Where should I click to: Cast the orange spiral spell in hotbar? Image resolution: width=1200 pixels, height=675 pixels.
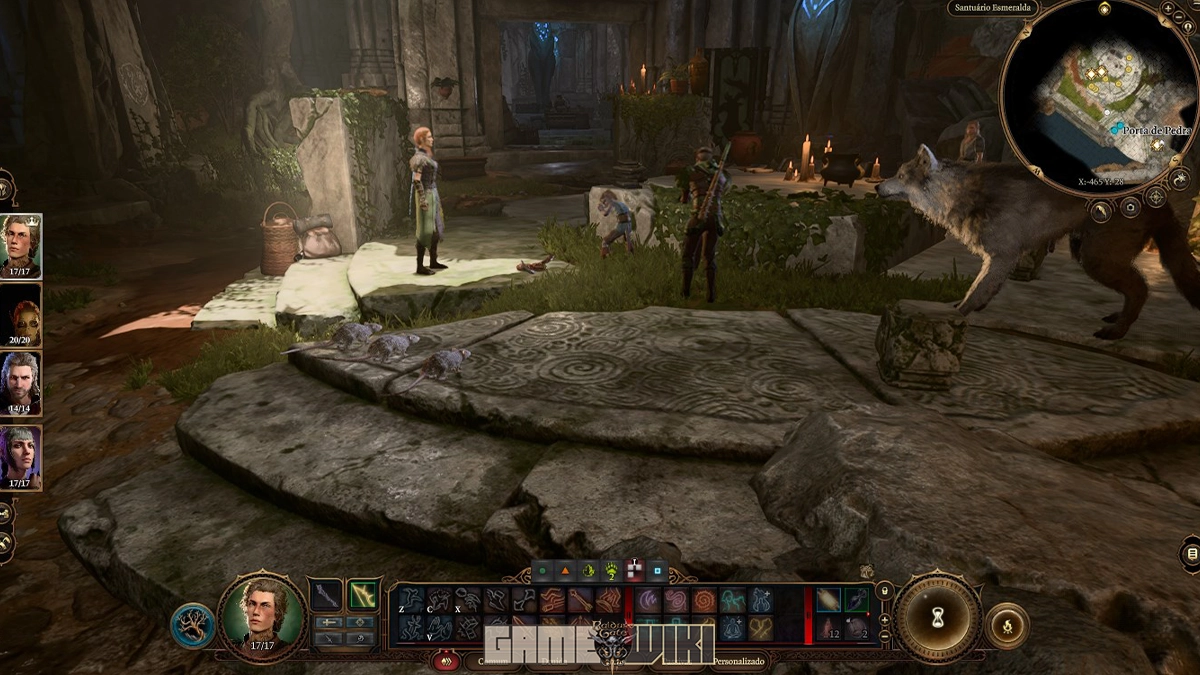(704, 600)
